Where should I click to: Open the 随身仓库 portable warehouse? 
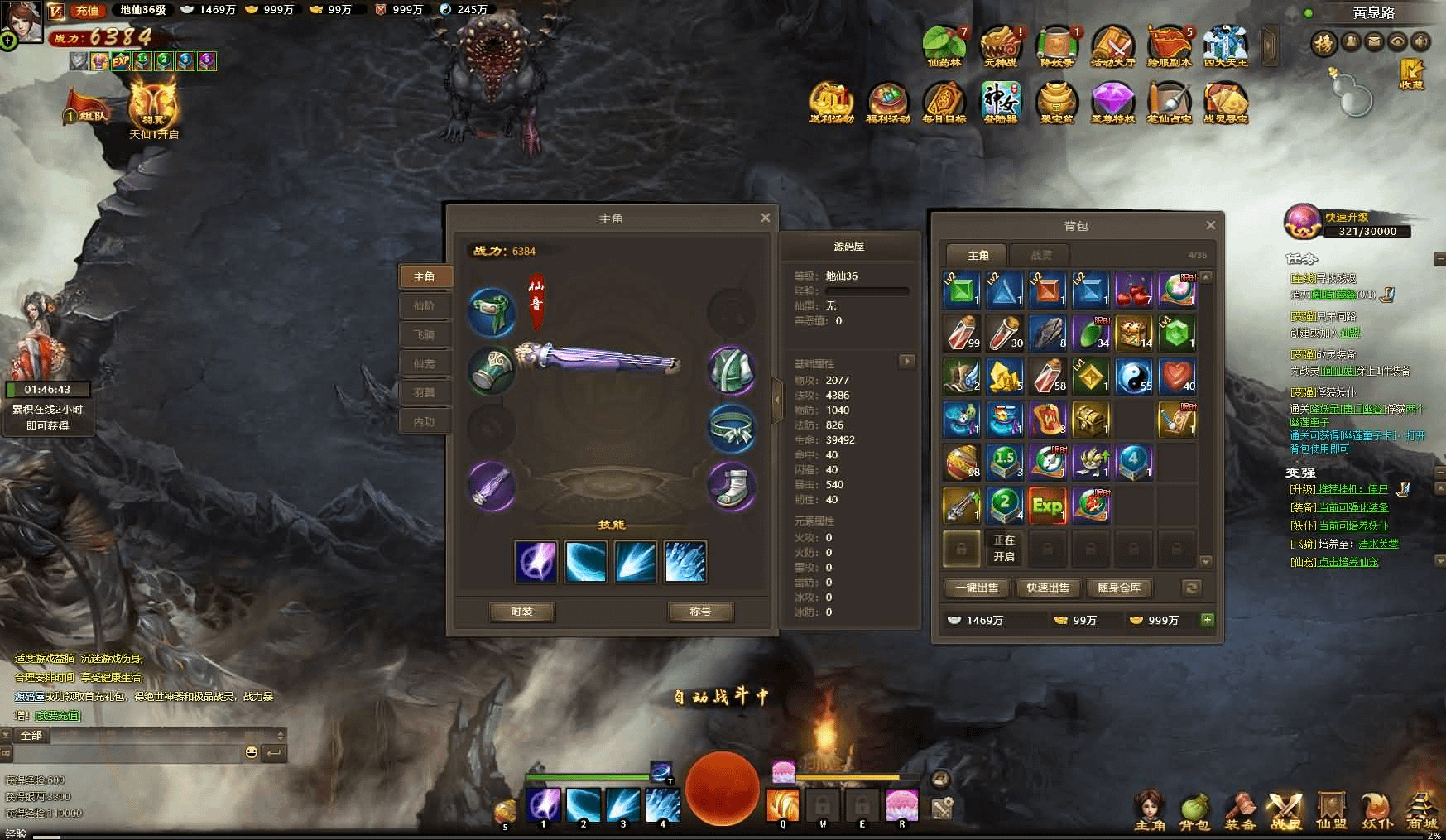1119,588
